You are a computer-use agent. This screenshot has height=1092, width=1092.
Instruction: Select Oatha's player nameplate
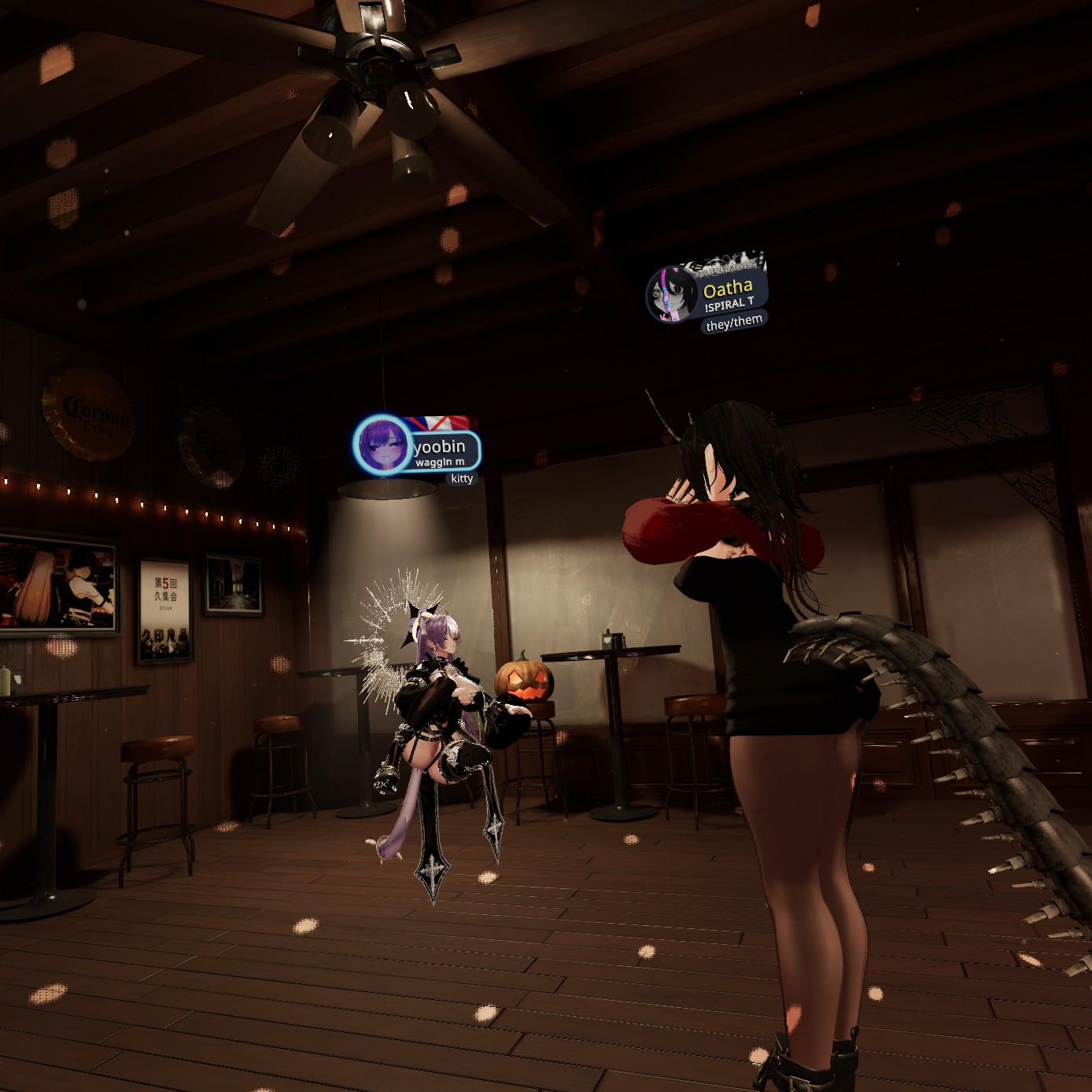(x=729, y=294)
